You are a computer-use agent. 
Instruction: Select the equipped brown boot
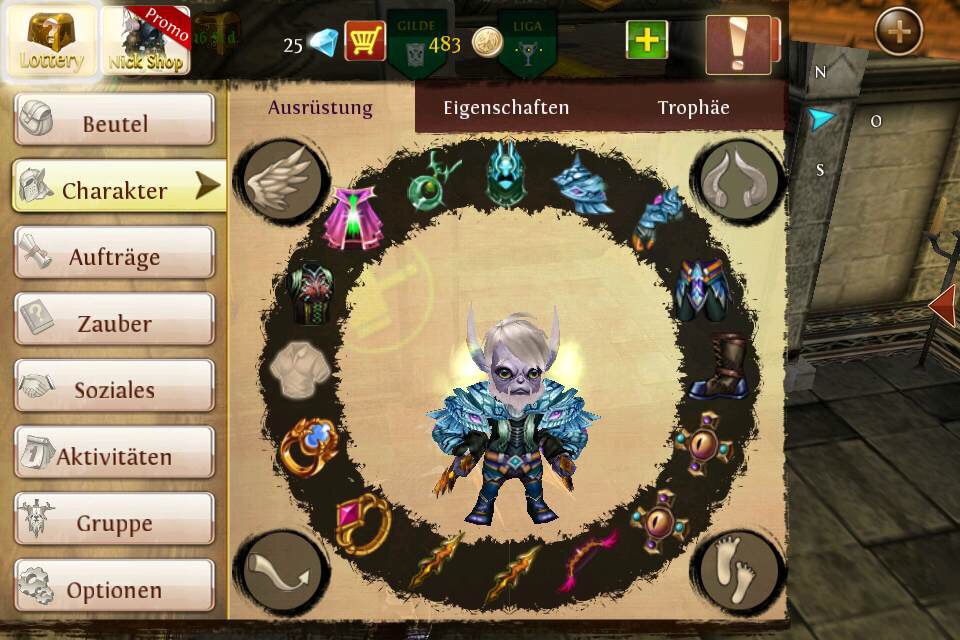coord(716,367)
